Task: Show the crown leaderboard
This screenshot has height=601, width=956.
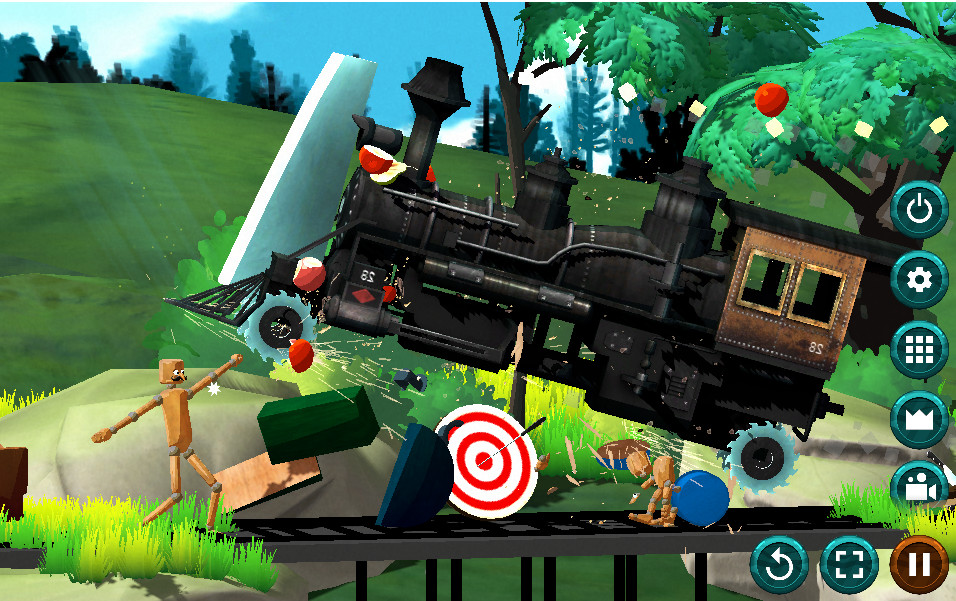Action: click(x=919, y=420)
